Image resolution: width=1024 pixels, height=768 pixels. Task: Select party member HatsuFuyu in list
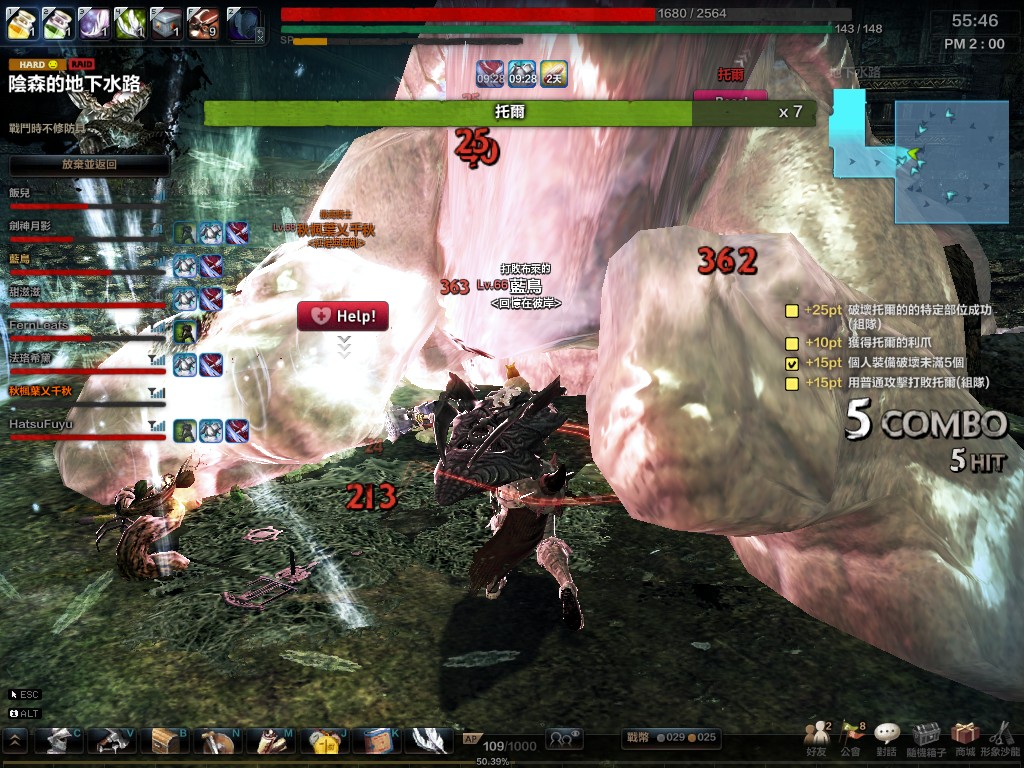(42, 425)
